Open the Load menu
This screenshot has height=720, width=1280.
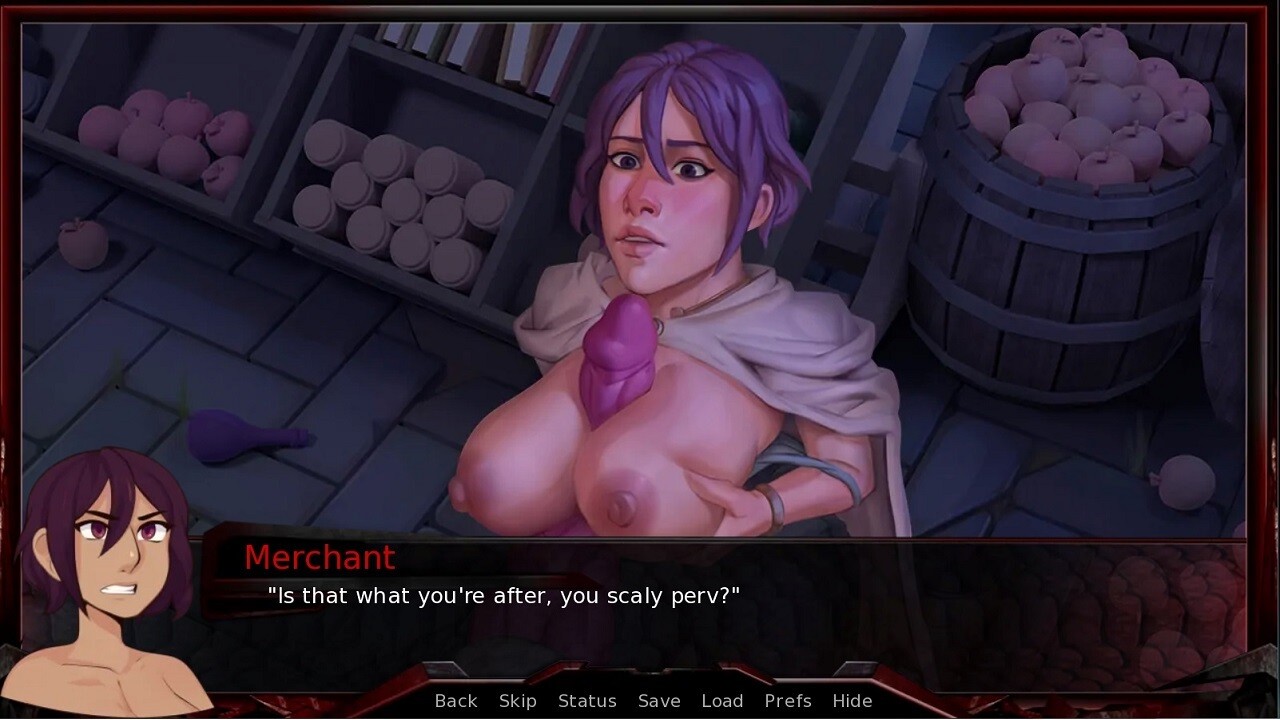coord(722,701)
